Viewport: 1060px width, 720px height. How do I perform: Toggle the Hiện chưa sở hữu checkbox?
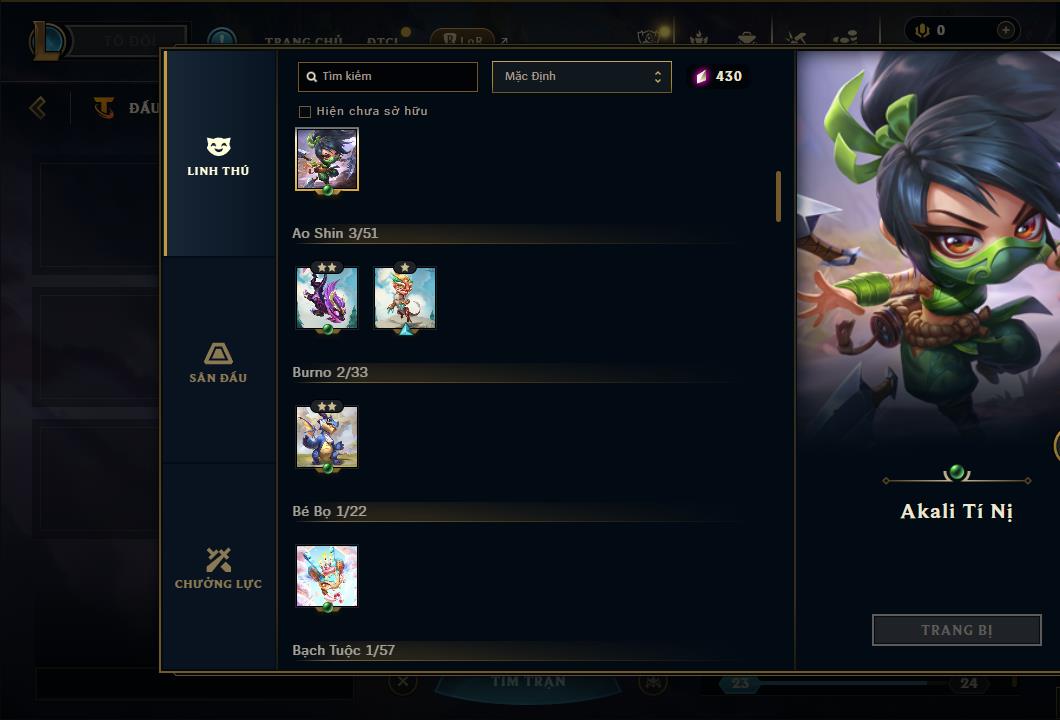(305, 111)
